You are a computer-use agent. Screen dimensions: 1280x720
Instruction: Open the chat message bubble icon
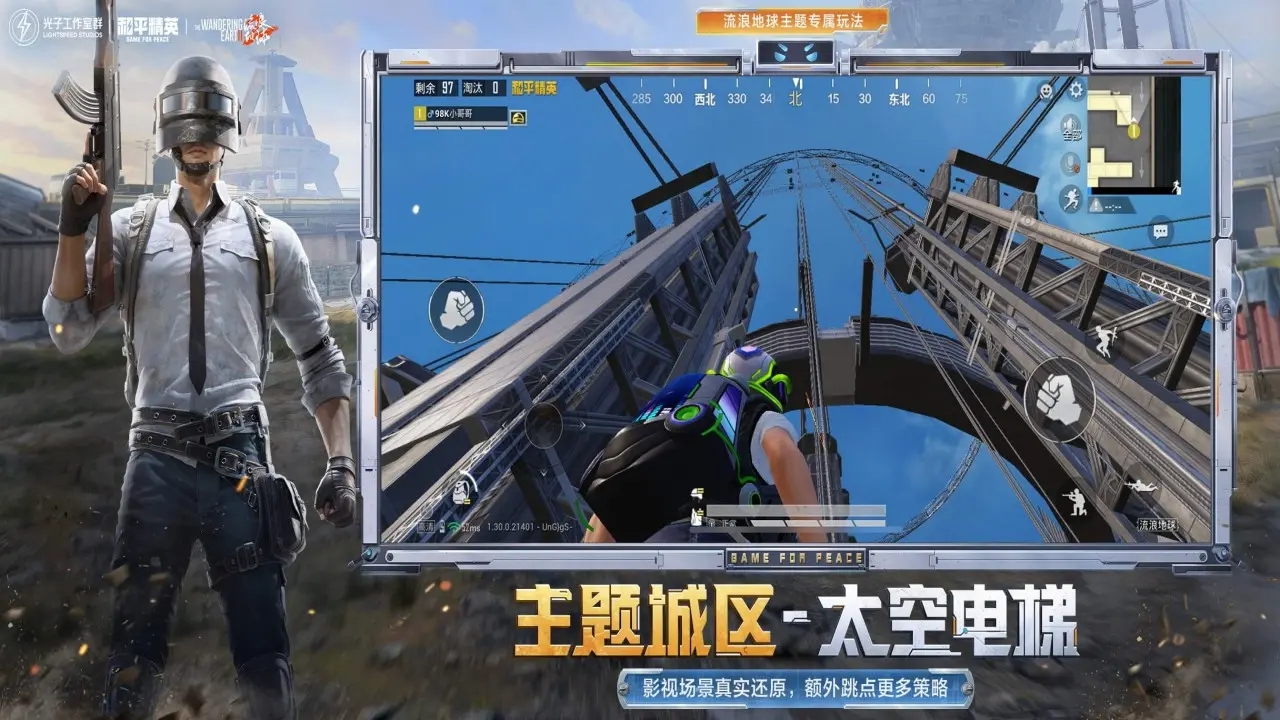coord(1160,231)
